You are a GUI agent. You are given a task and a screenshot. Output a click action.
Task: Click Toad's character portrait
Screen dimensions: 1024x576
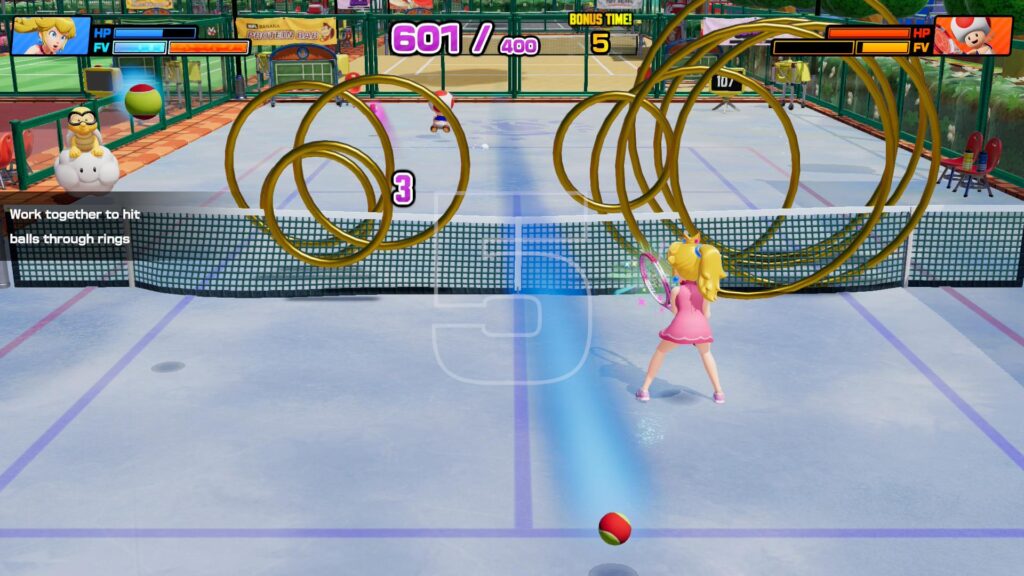972,36
